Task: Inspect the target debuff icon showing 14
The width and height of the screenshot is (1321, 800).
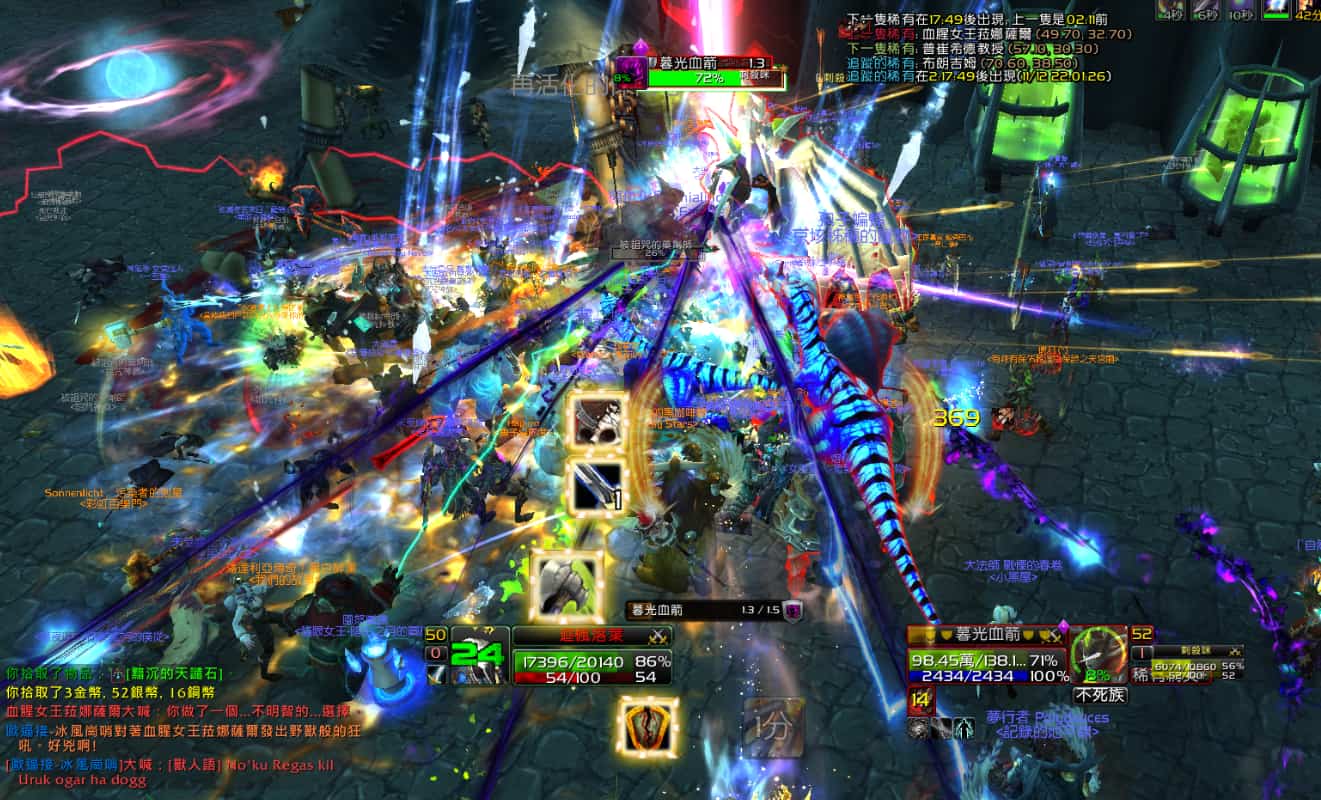Action: pyautogui.click(x=920, y=700)
